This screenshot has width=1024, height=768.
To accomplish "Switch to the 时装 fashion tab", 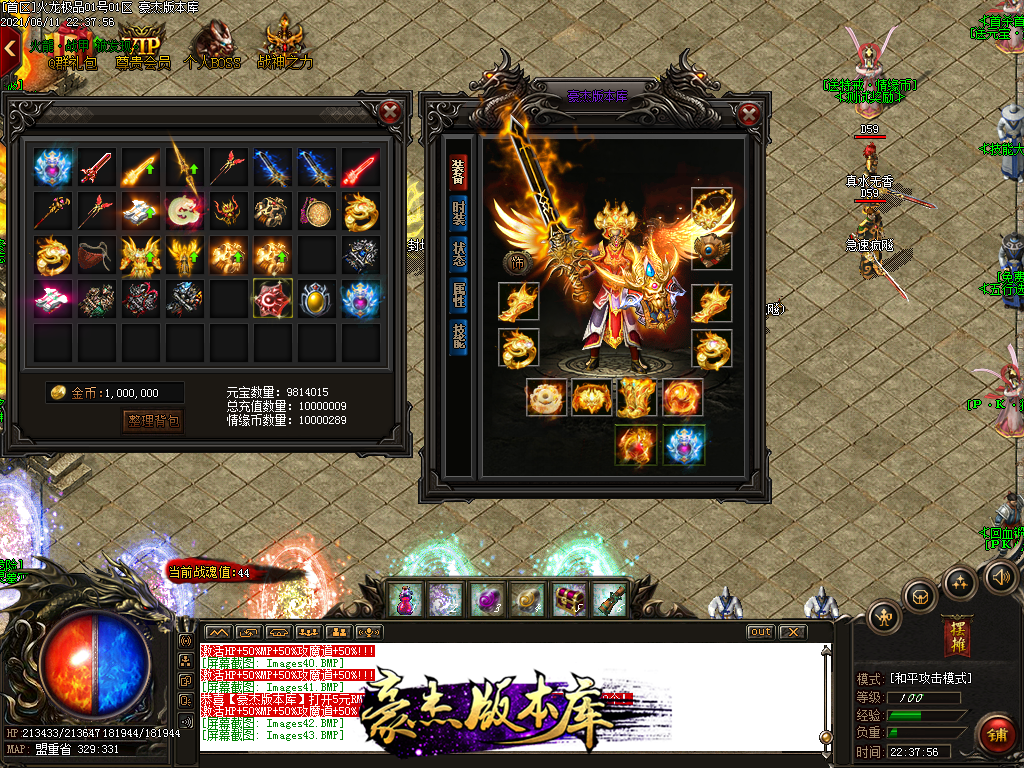I will 458,214.
